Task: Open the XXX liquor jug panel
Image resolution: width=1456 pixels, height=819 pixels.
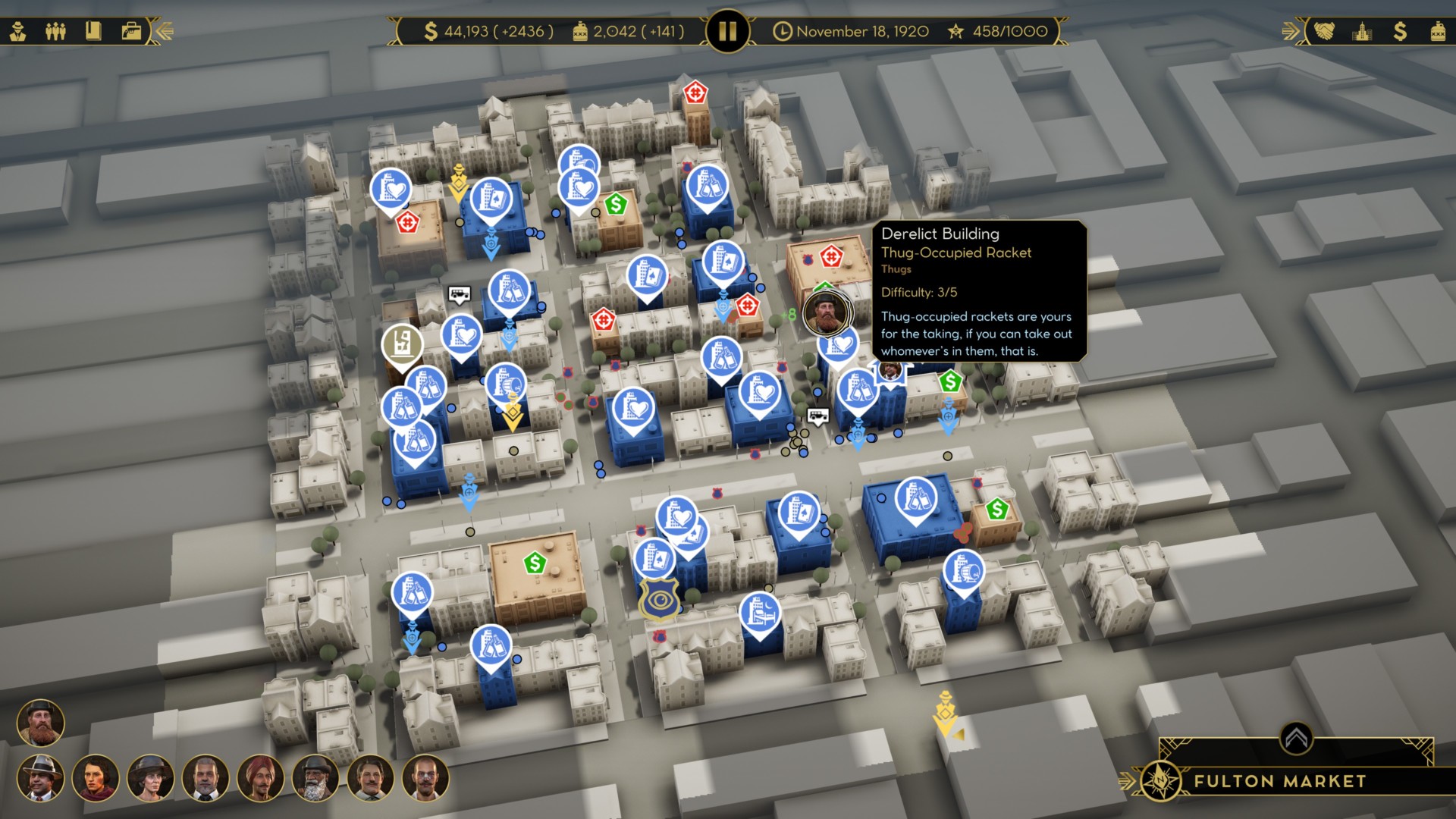Action: click(1438, 31)
